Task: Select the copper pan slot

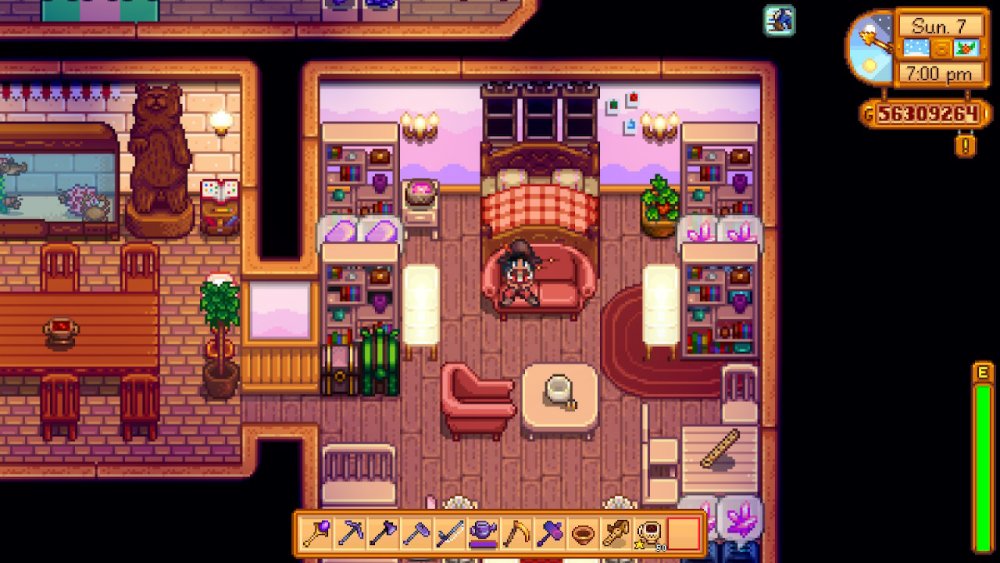Action: coord(581,533)
